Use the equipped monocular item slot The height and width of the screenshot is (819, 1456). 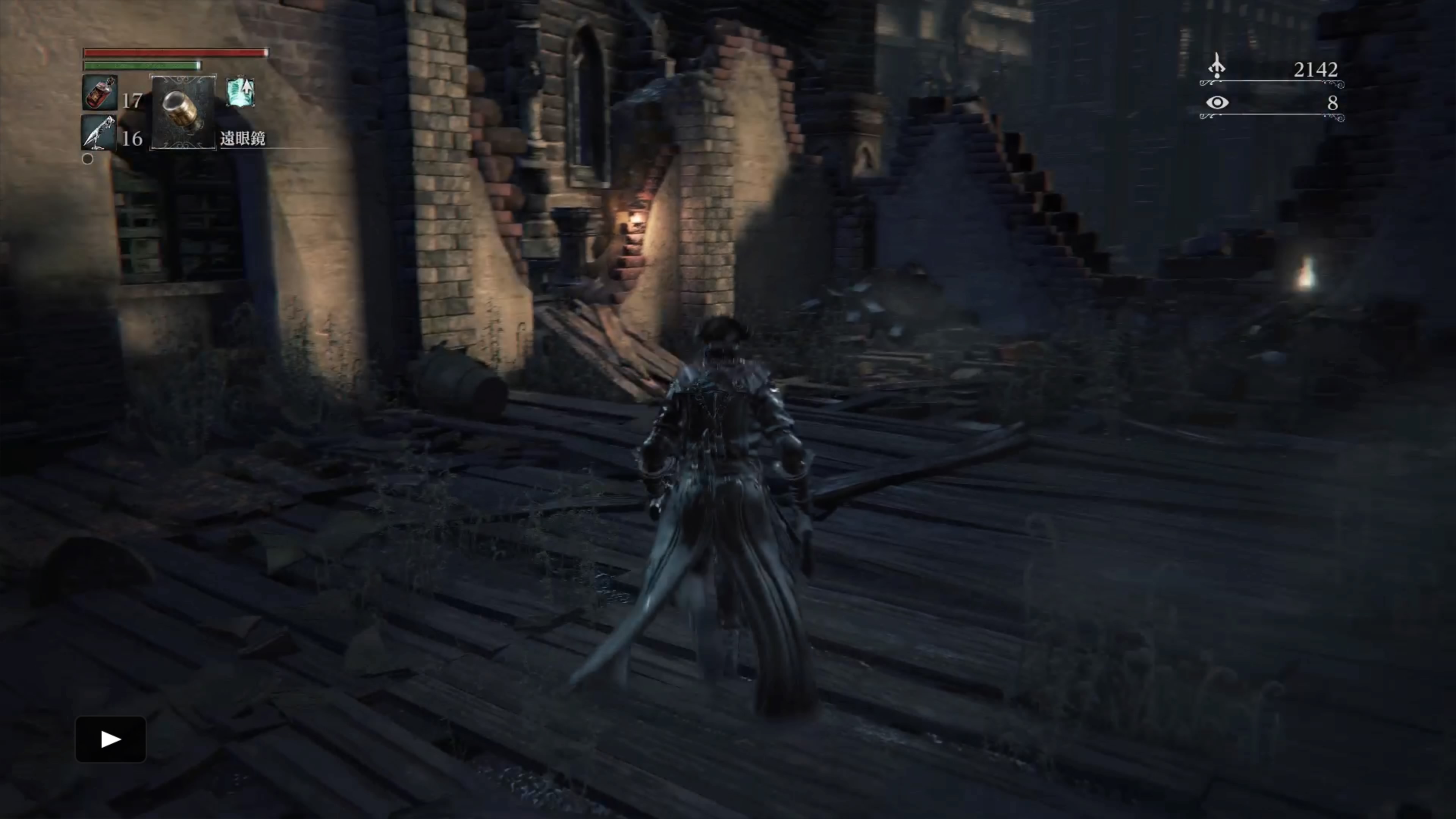point(183,112)
